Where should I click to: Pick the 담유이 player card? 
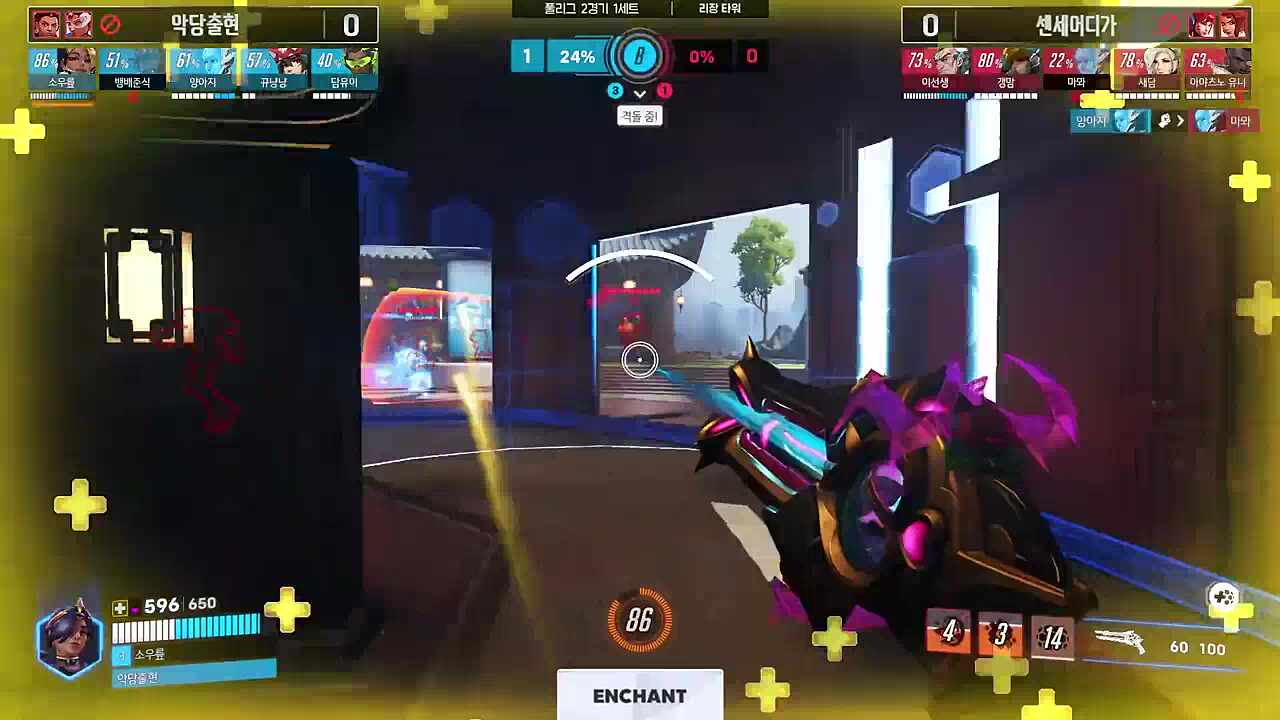[x=344, y=69]
